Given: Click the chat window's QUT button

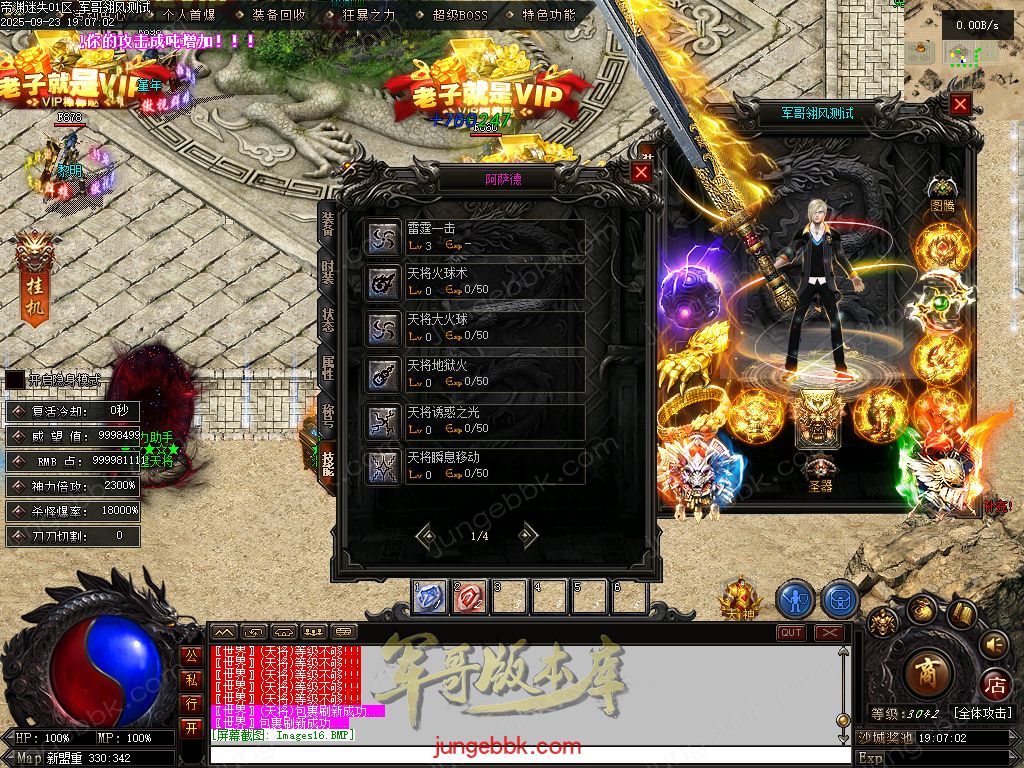Looking at the screenshot, I should (x=791, y=632).
